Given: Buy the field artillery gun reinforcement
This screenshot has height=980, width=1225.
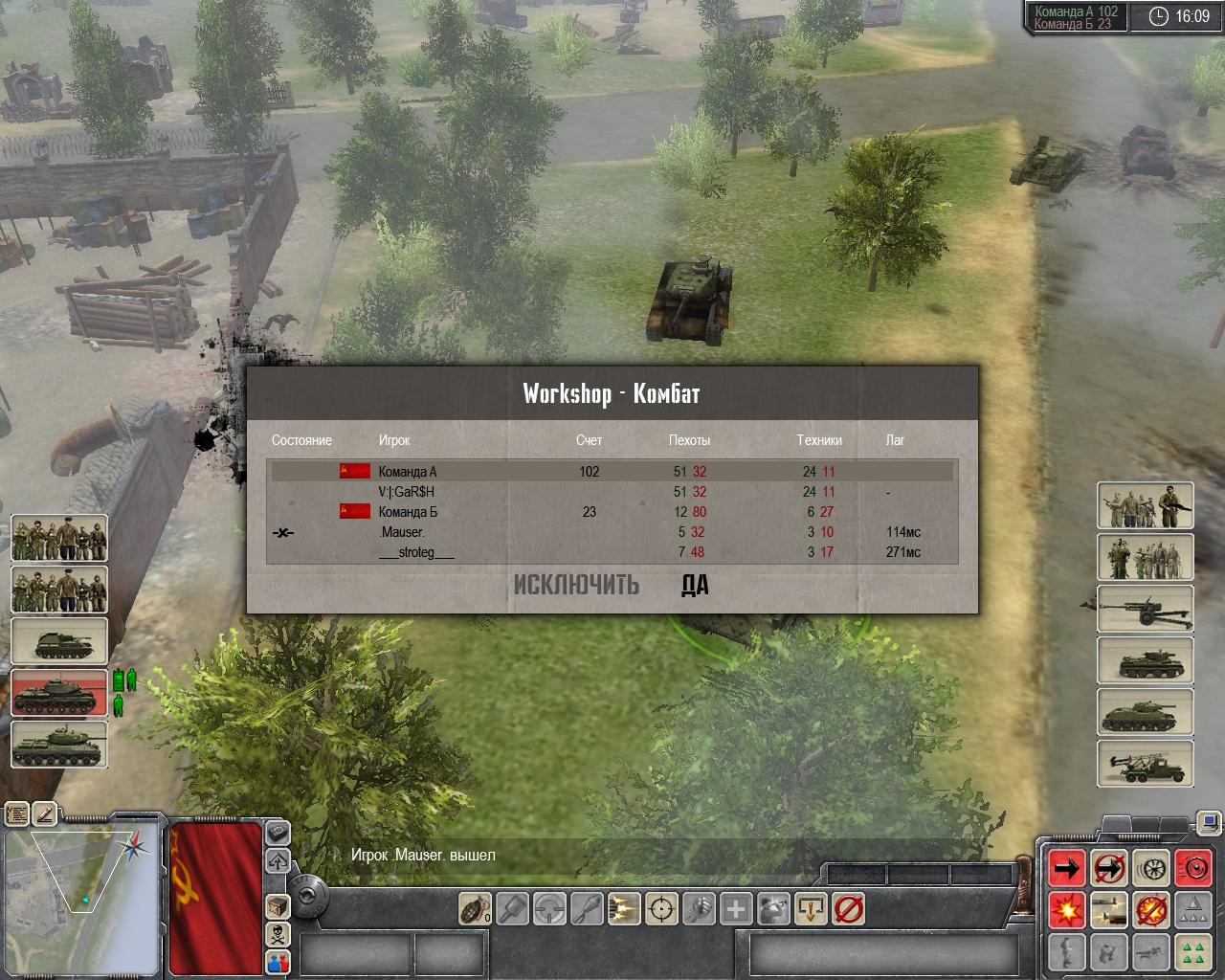Looking at the screenshot, I should pos(1145,610).
